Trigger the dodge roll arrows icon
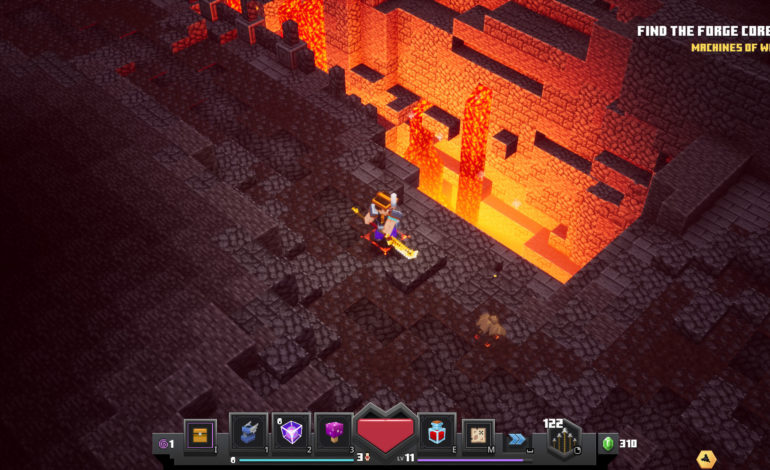Viewport: 770px width, 470px height. pos(516,438)
